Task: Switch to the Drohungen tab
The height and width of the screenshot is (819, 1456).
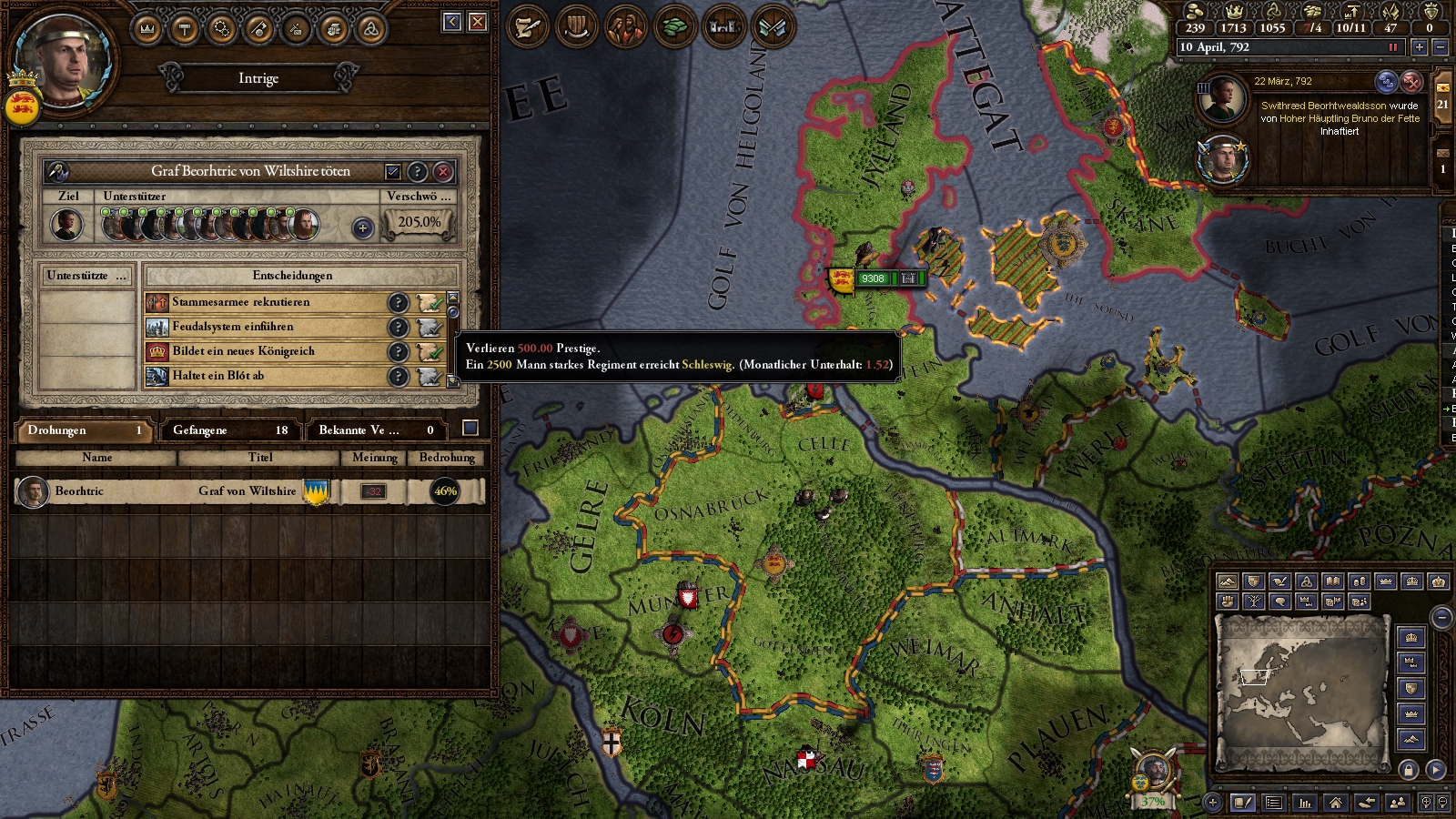Action: [84, 430]
